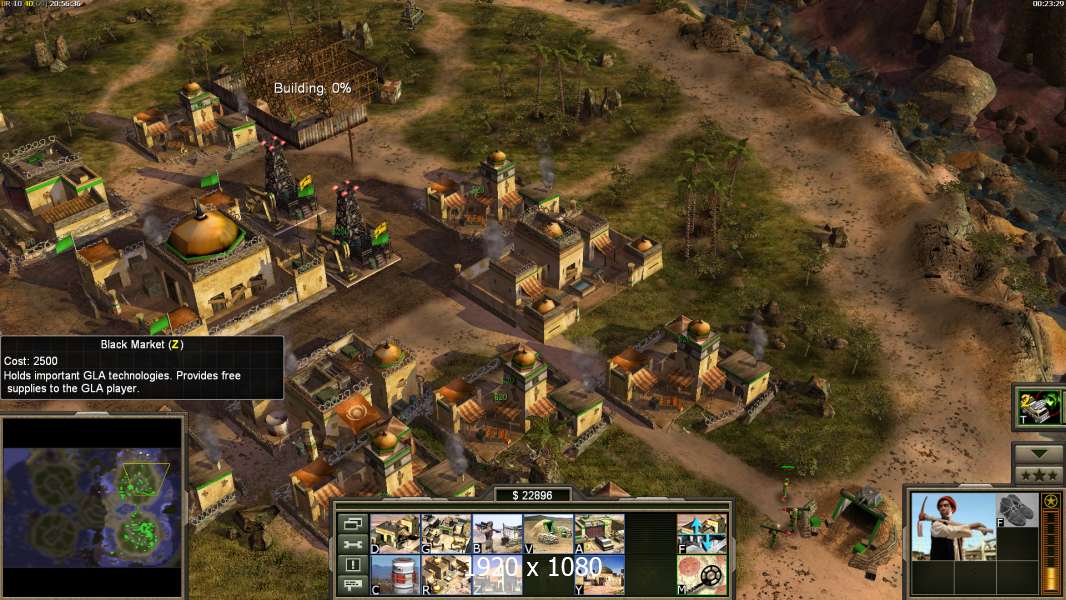Activate the detector icon marked M
Screen dimensions: 1066x600
[x=702, y=574]
